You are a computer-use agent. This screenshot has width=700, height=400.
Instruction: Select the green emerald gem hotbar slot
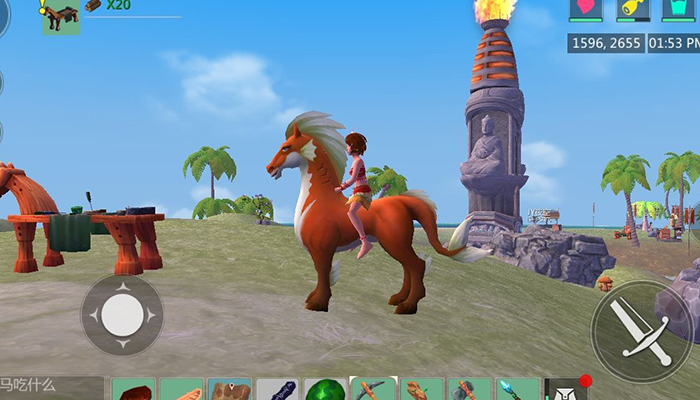pos(325,390)
